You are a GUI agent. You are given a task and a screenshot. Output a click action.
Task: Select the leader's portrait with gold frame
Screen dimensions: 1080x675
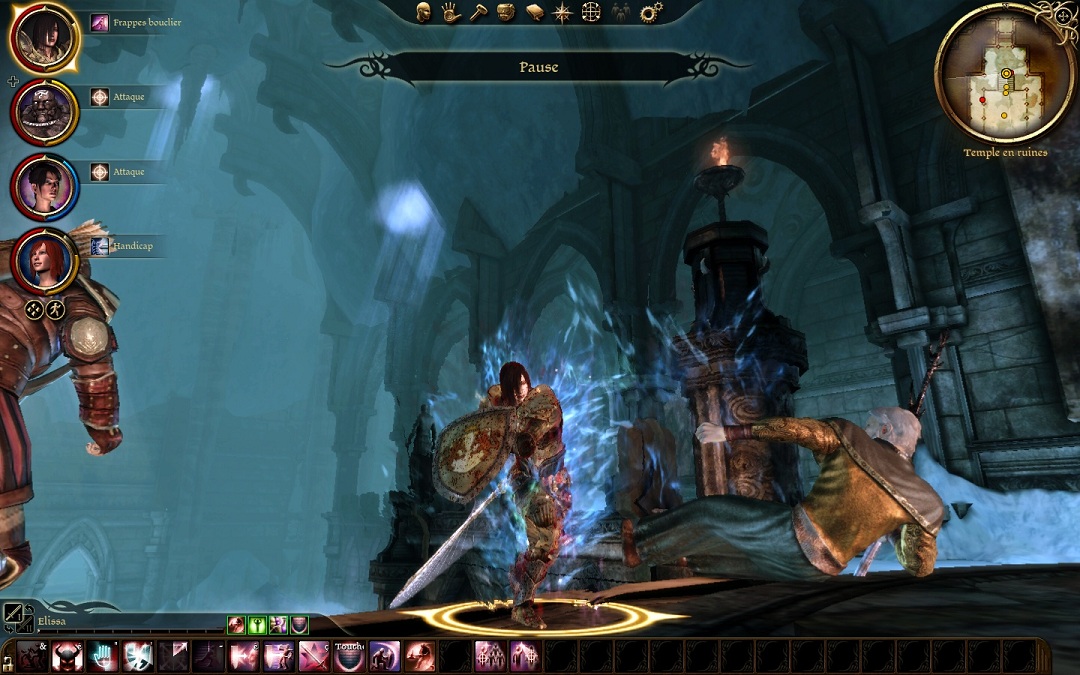coord(44,37)
